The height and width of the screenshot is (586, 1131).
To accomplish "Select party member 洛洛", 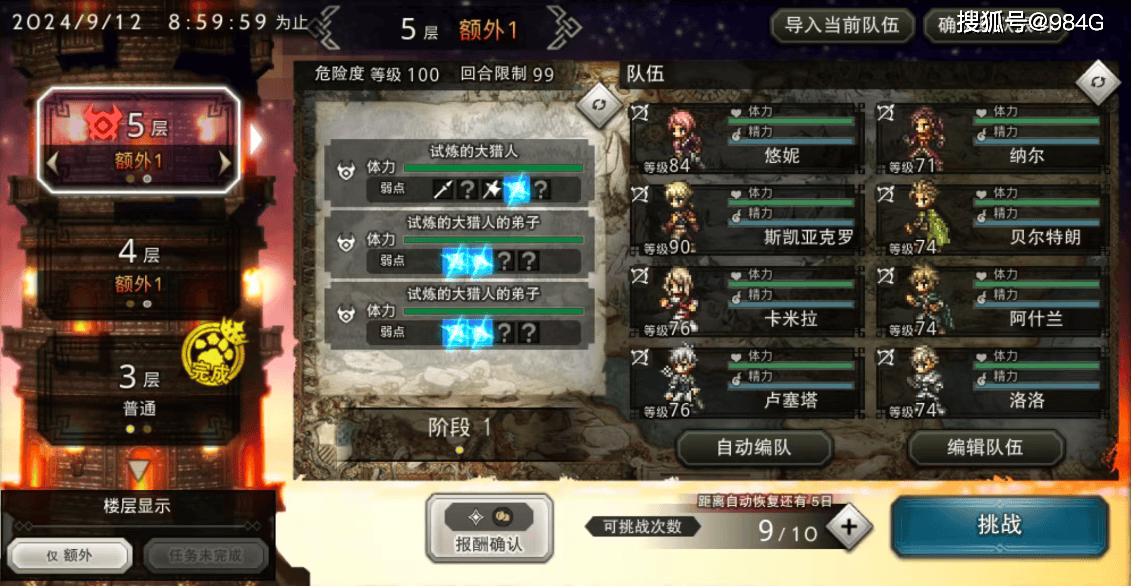I will tap(992, 382).
